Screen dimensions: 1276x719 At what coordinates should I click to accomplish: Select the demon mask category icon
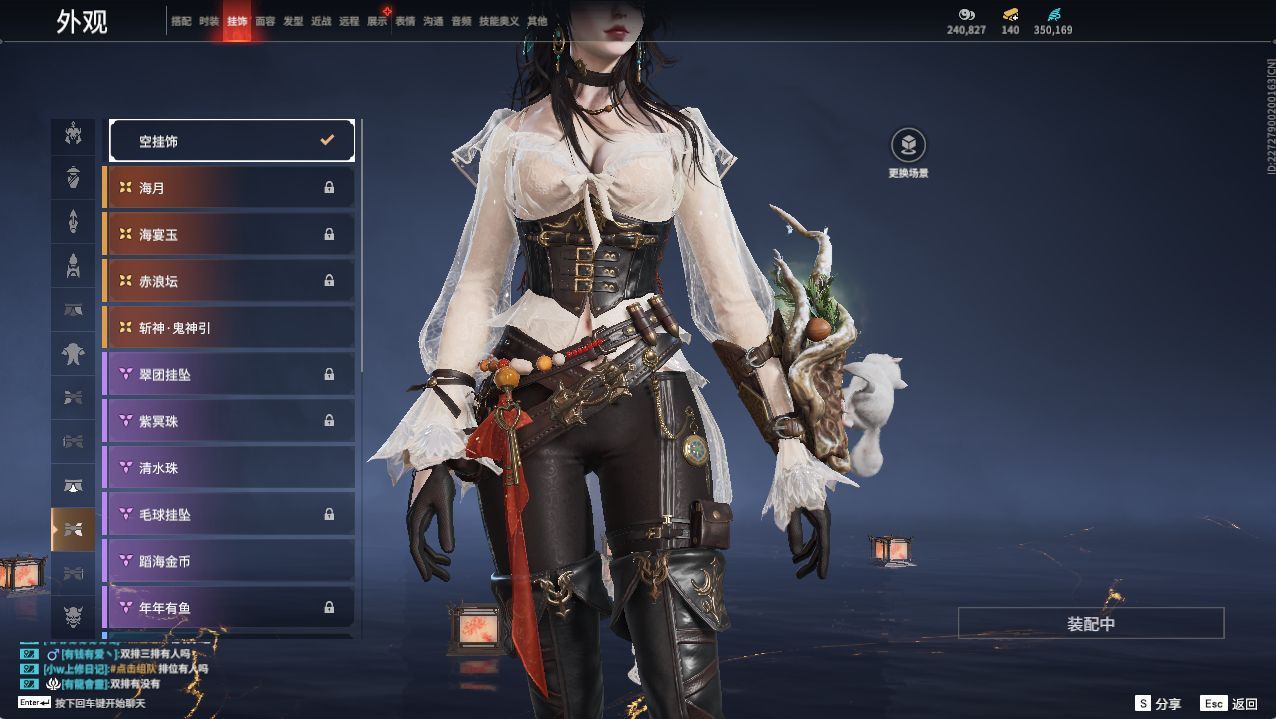click(73, 615)
